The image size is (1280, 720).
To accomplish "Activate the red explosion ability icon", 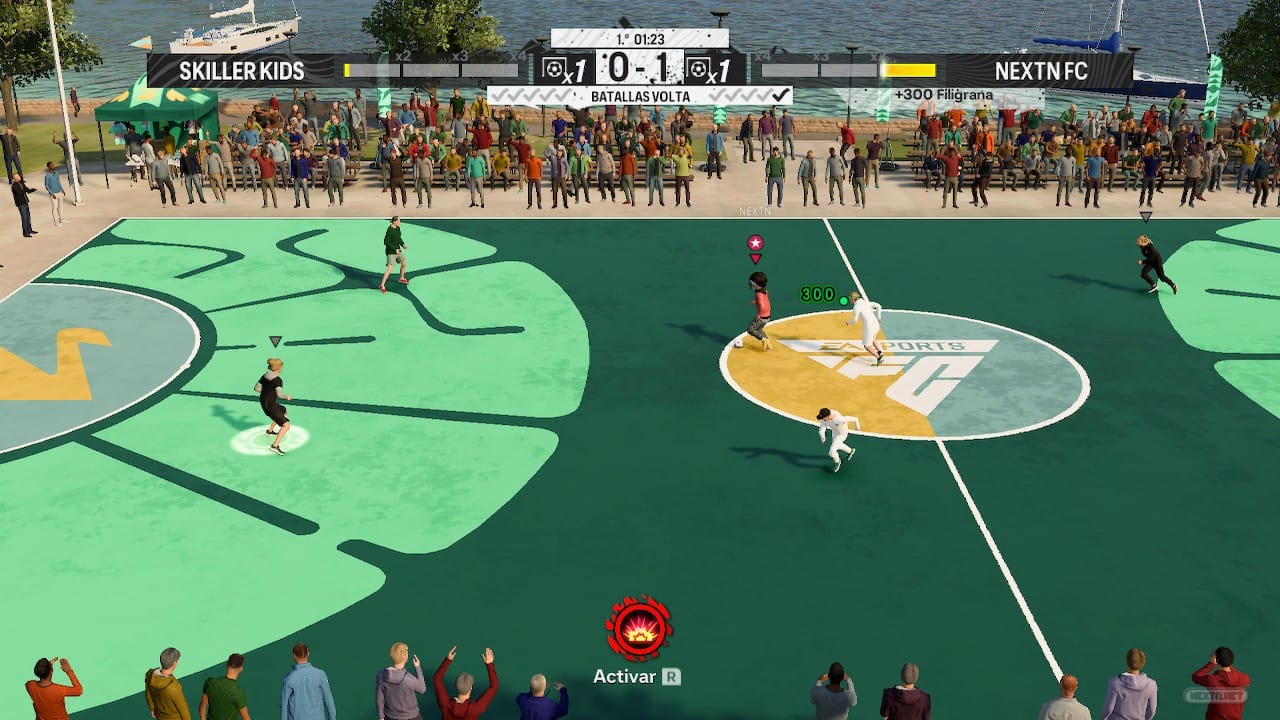I will pyautogui.click(x=639, y=628).
